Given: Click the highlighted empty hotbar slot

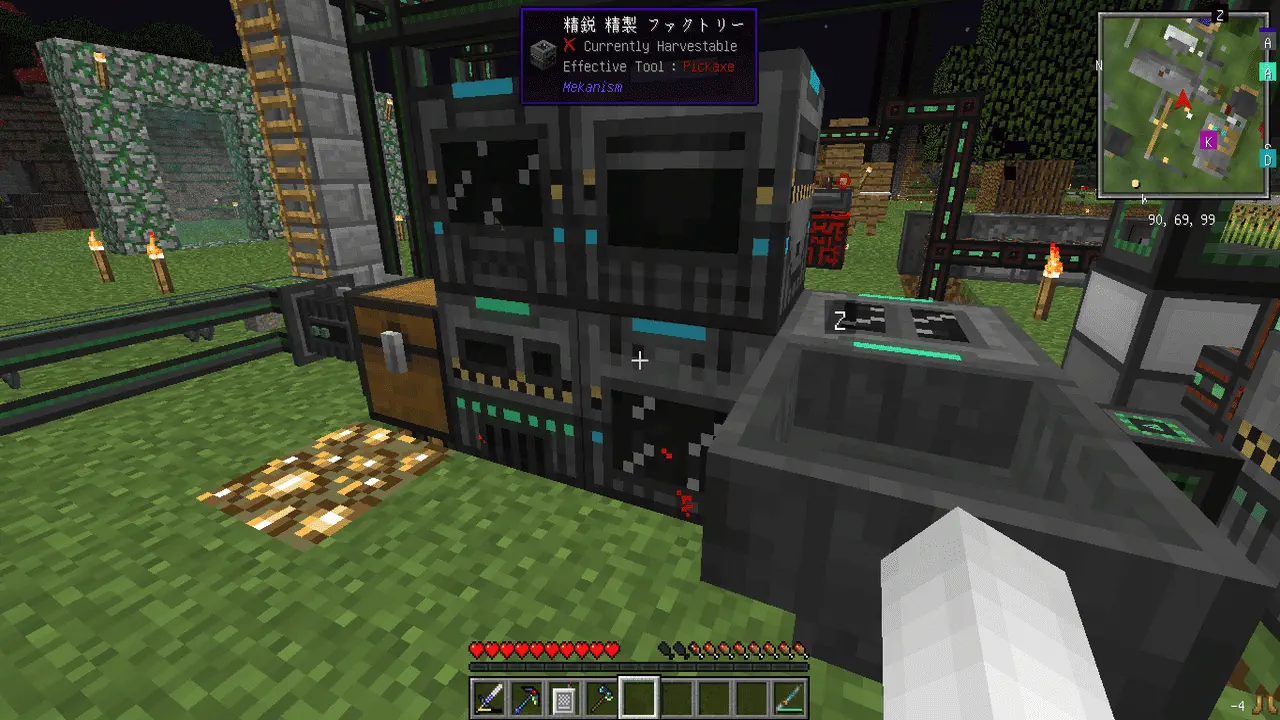Looking at the screenshot, I should [638, 697].
